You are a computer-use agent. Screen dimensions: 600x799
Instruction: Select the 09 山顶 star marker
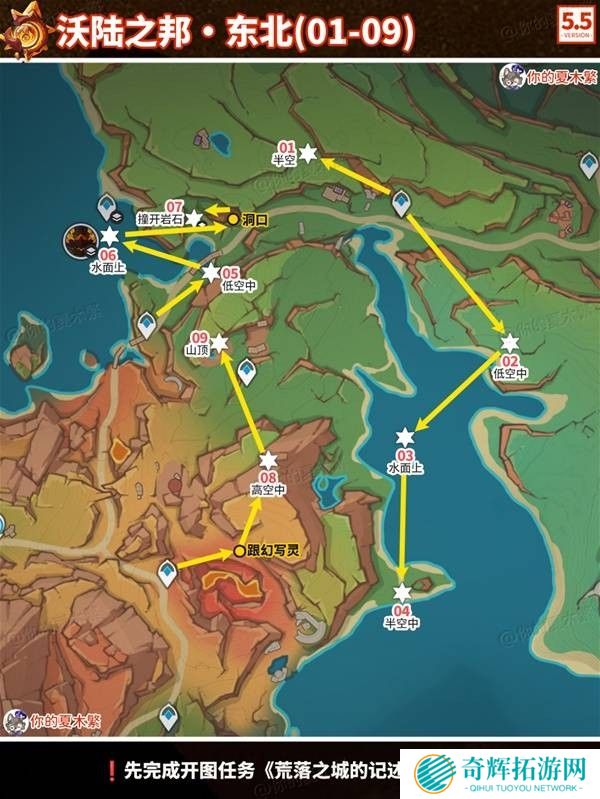click(219, 342)
